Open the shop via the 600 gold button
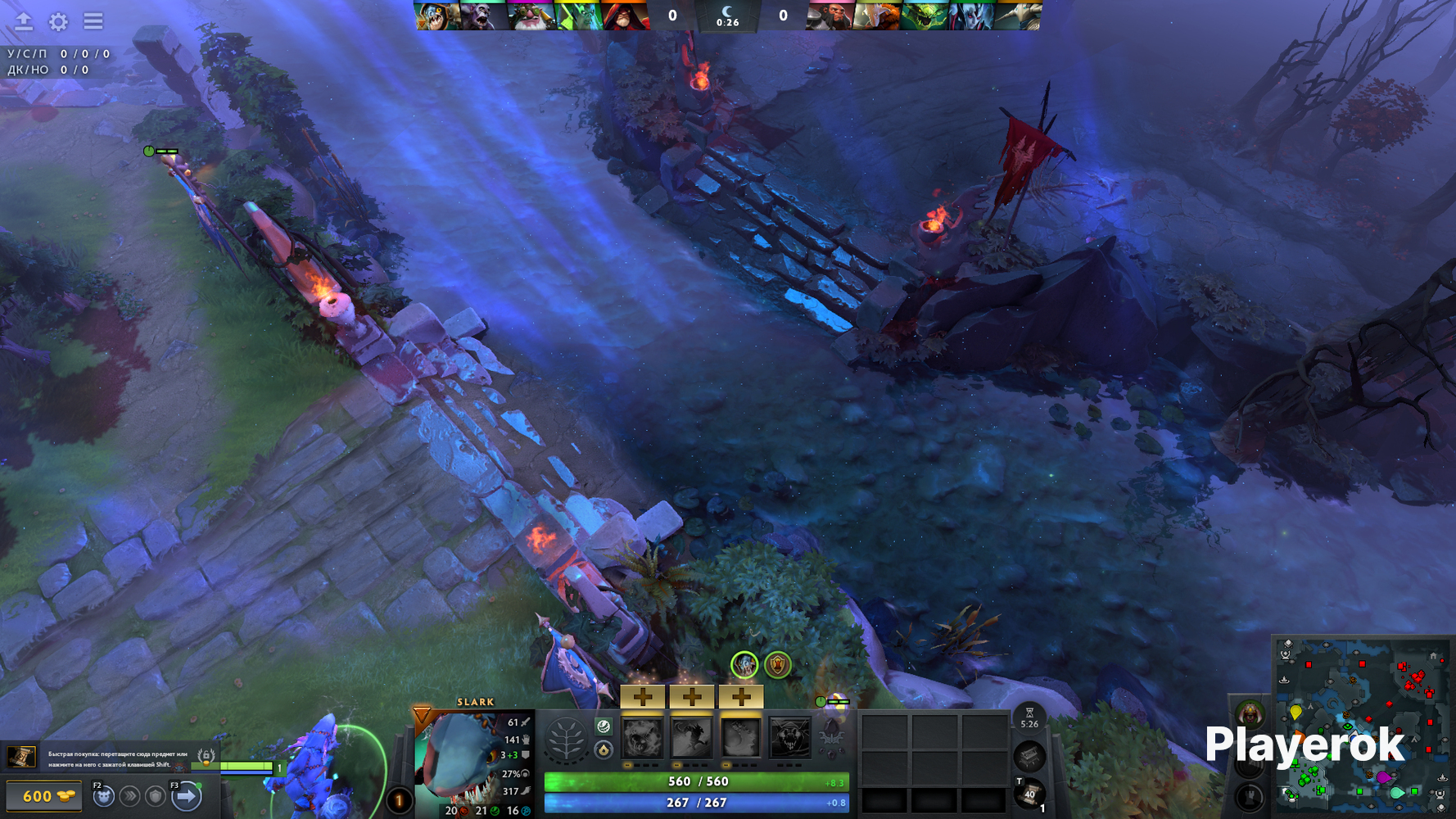 point(44,796)
